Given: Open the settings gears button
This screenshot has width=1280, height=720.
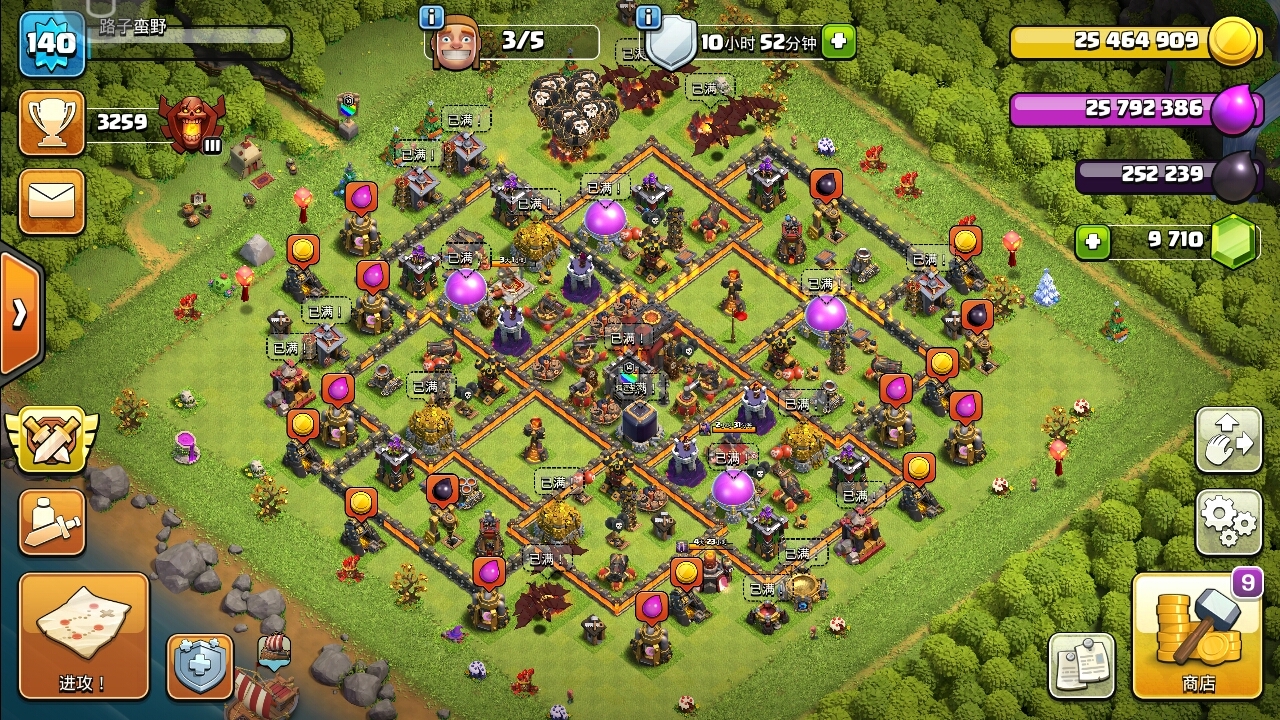Looking at the screenshot, I should pyautogui.click(x=1228, y=521).
